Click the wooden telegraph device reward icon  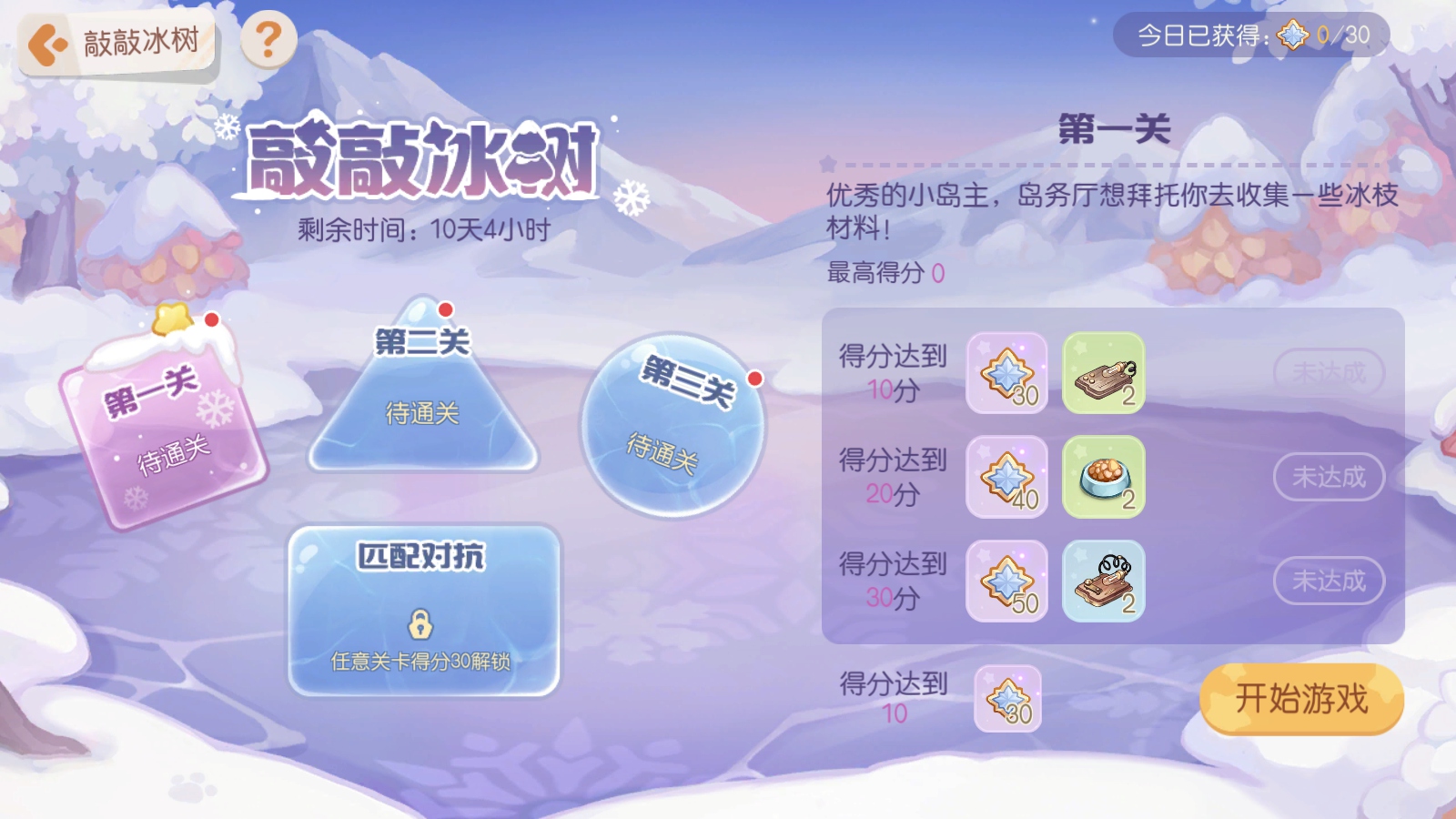[1103, 374]
